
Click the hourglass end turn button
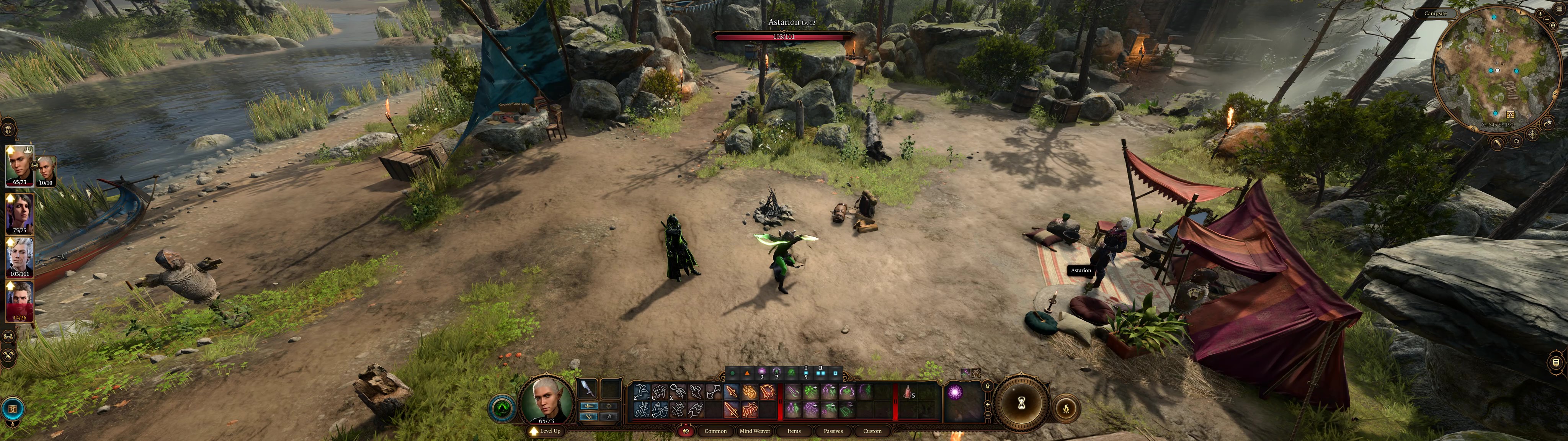(x=1022, y=403)
